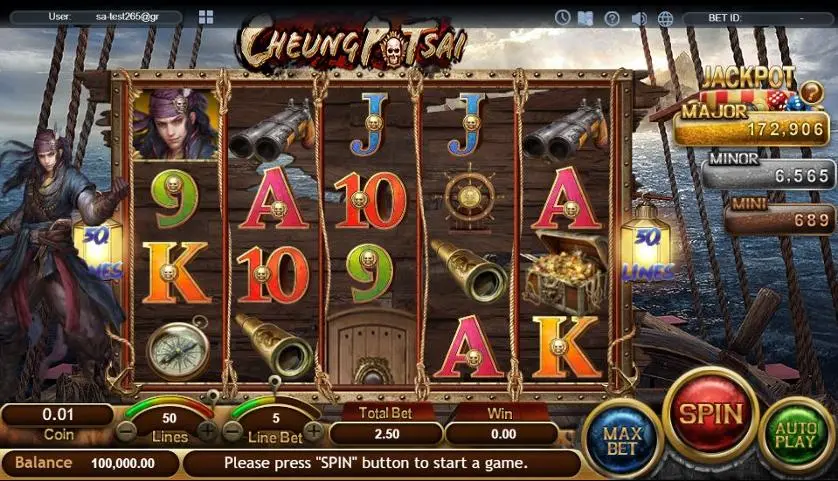This screenshot has width=838, height=481.
Task: Open the language globe icon
Action: 665,18
